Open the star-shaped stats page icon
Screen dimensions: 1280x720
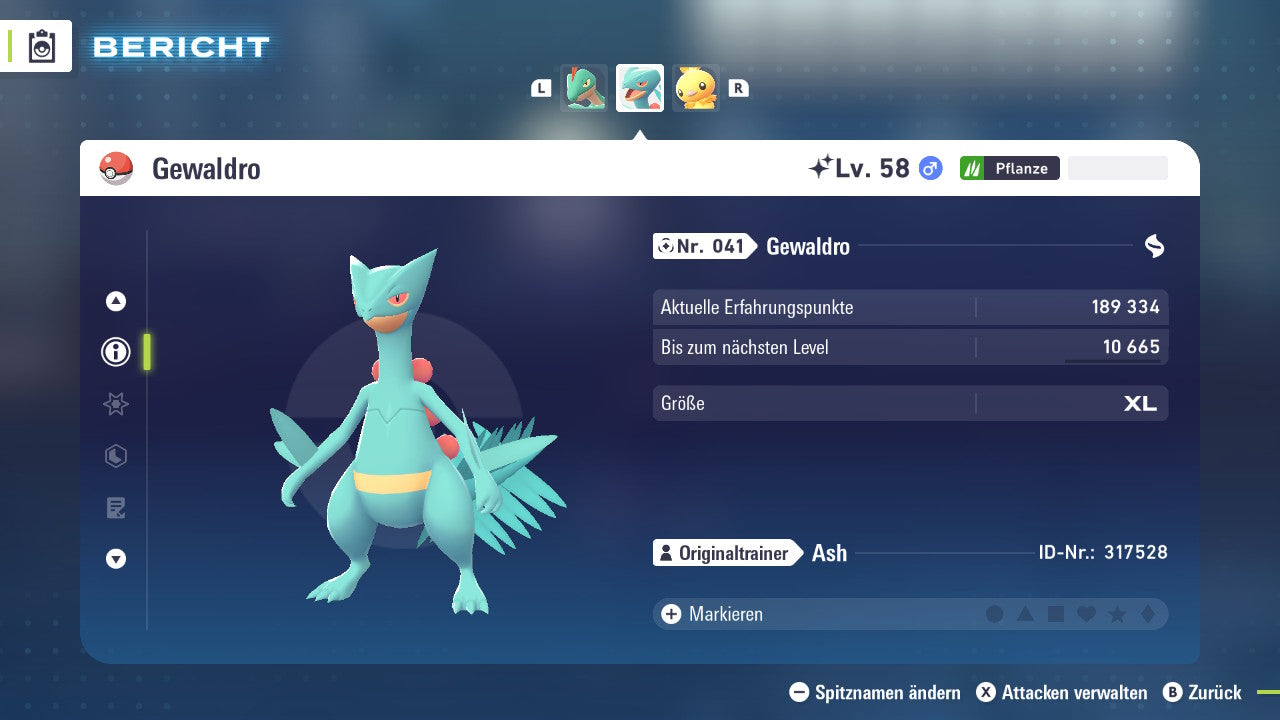(116, 404)
